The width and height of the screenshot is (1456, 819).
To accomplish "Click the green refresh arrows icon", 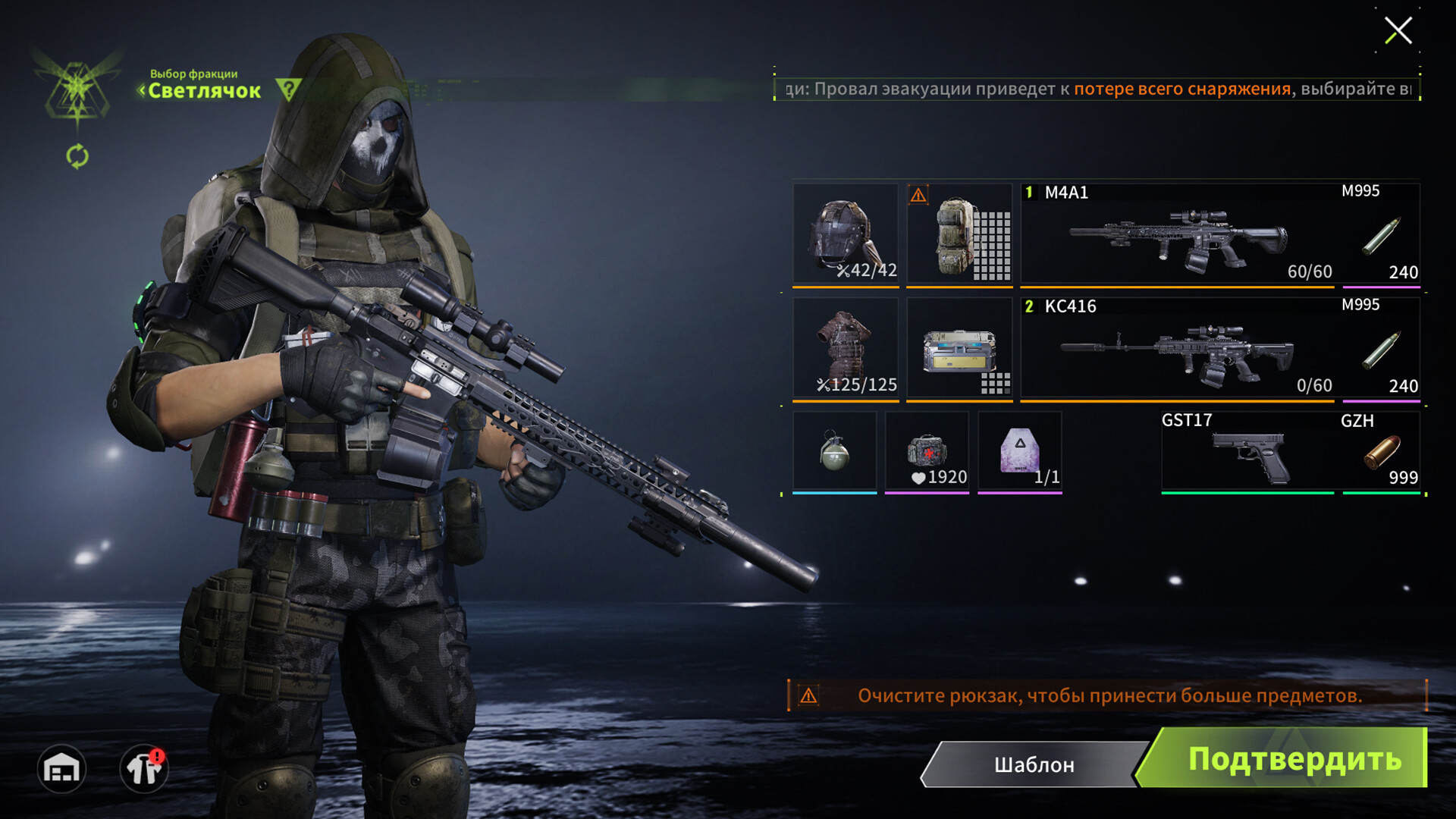I will point(77,157).
